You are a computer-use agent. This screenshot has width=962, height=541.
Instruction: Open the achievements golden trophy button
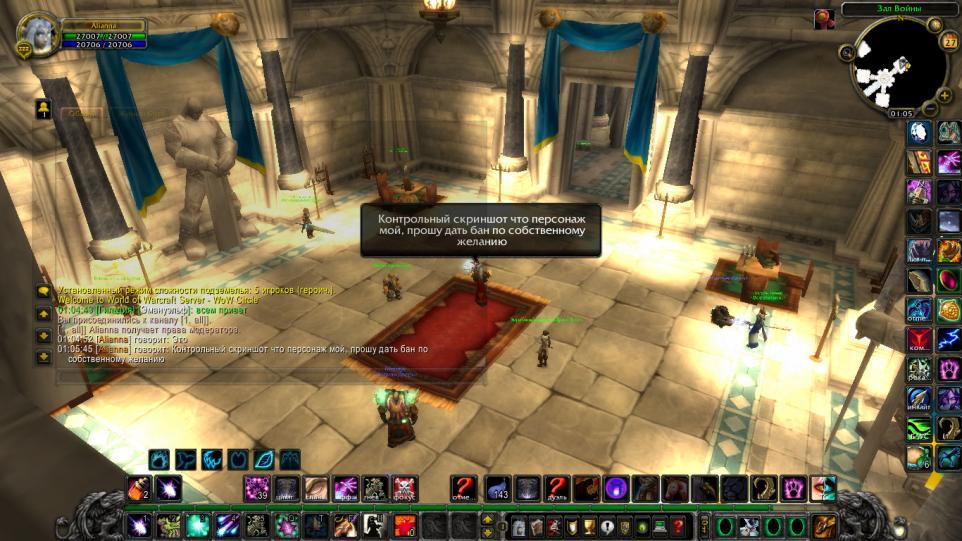587,525
